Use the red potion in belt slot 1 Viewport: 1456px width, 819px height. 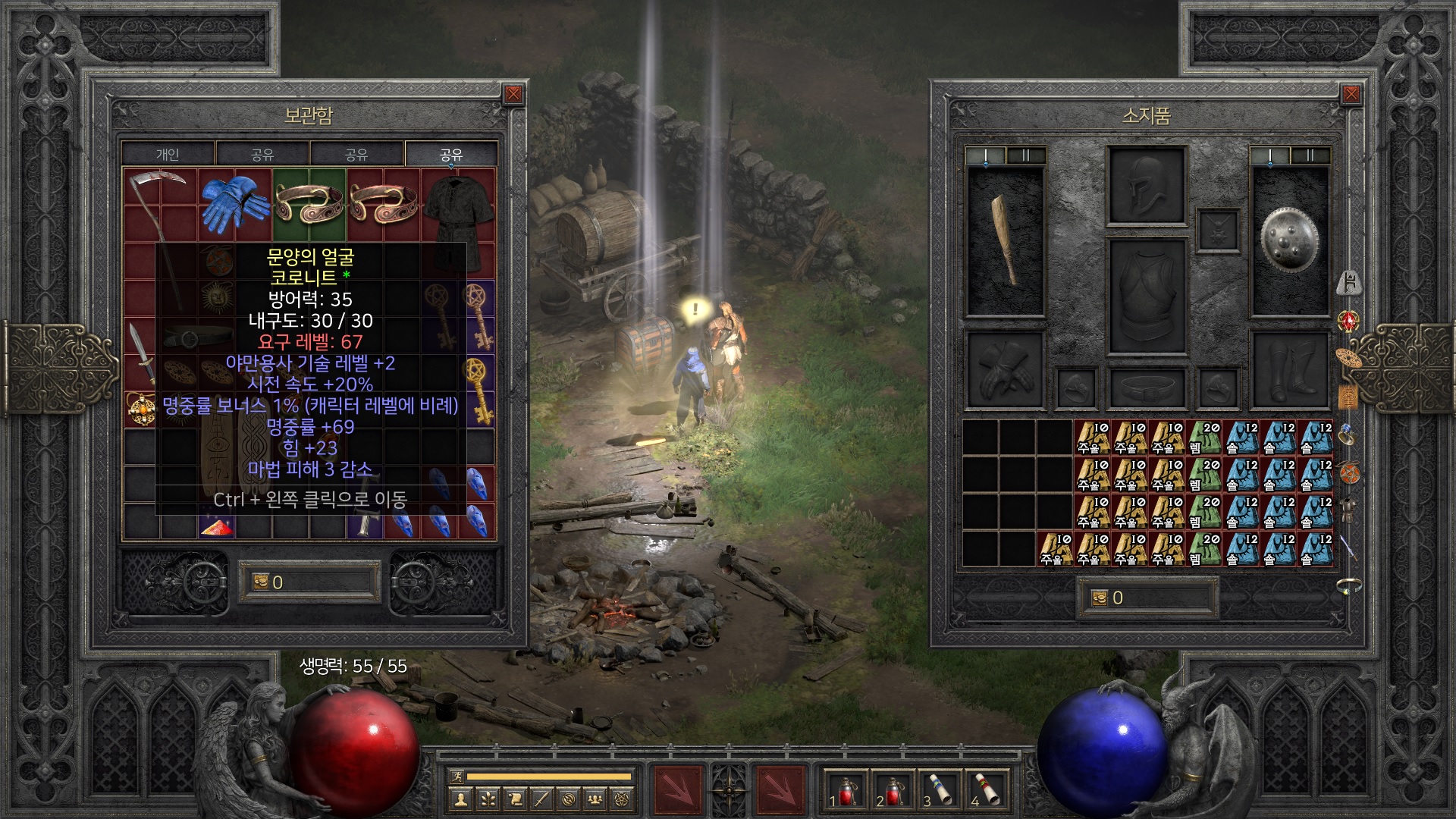846,789
